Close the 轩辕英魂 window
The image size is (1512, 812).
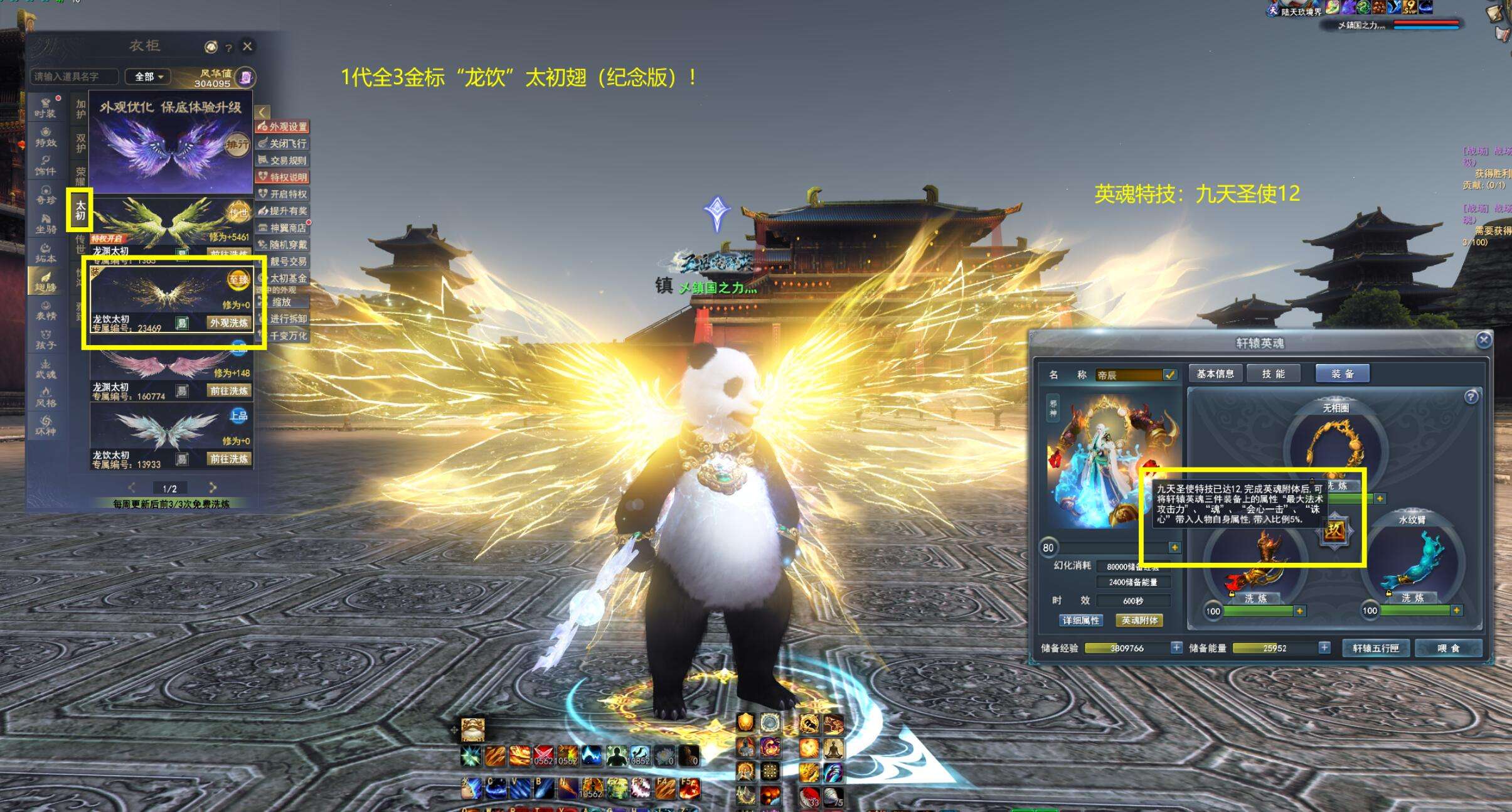(1483, 340)
